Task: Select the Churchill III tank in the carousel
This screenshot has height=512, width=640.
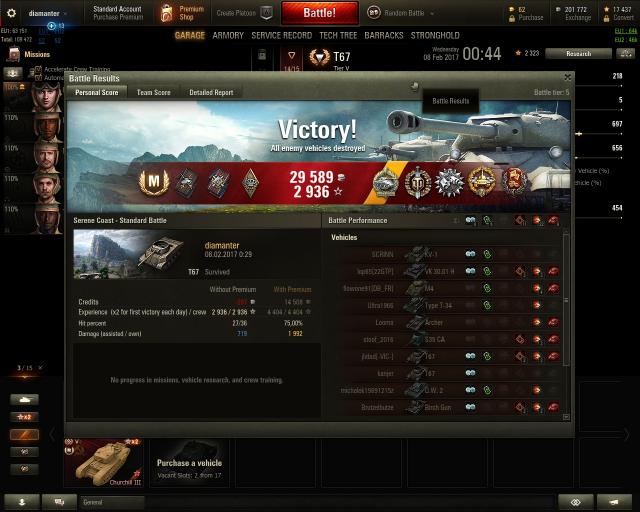Action: 103,464
